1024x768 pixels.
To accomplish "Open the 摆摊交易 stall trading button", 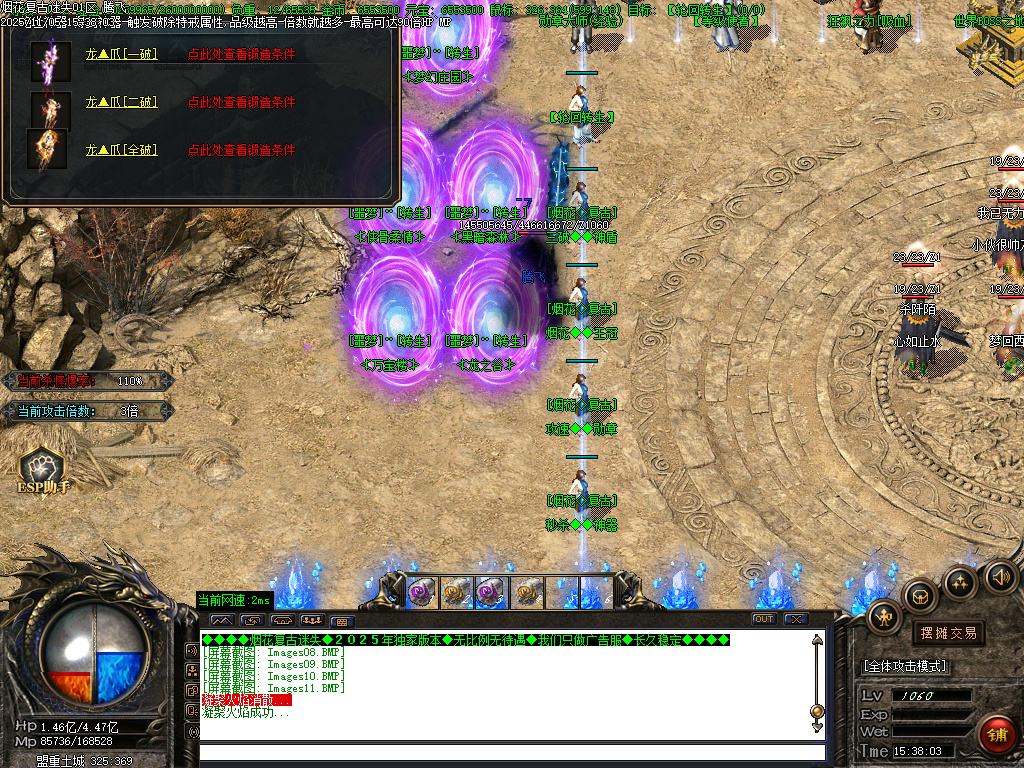I will coord(947,633).
